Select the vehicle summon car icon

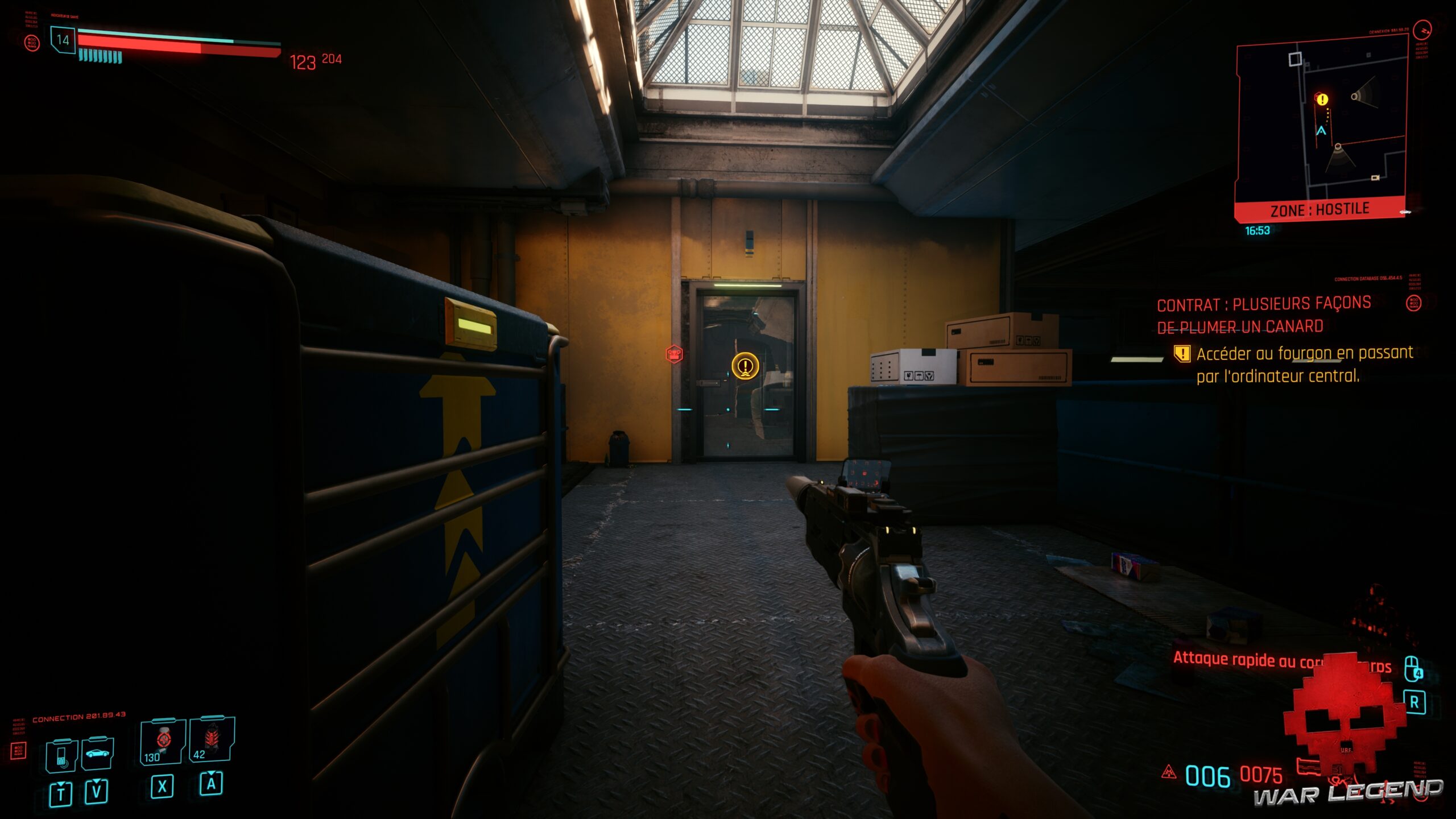(x=97, y=753)
